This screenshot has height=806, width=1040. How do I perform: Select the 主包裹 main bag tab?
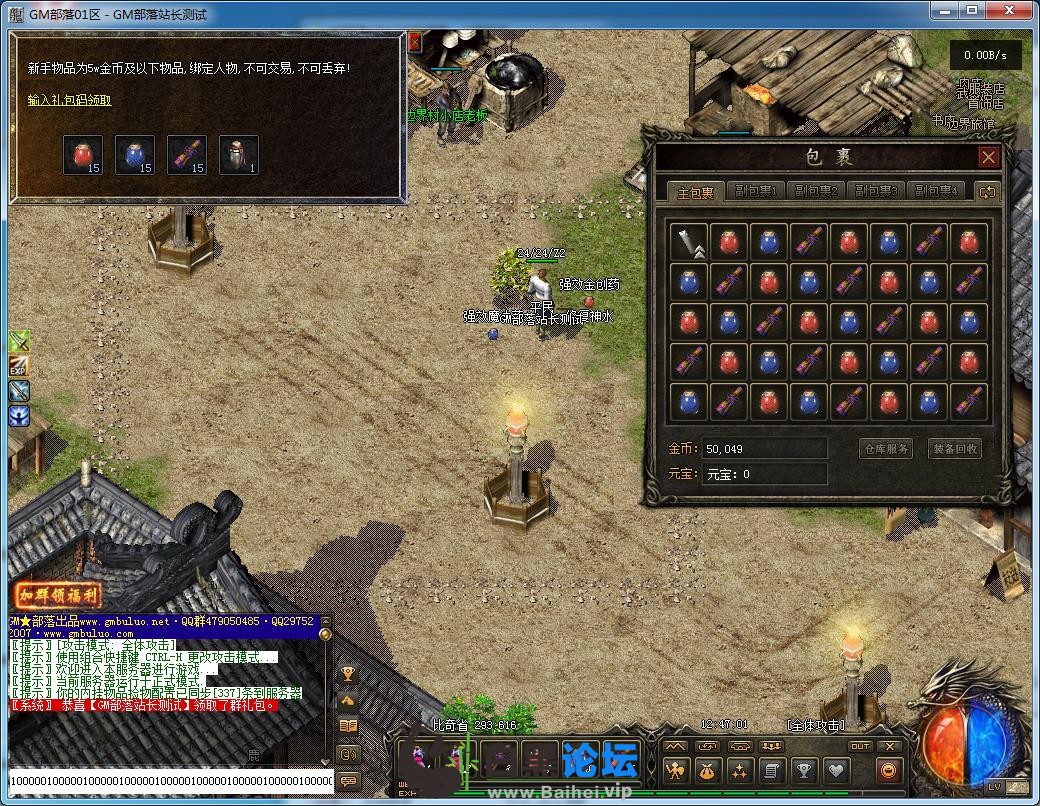tap(696, 192)
